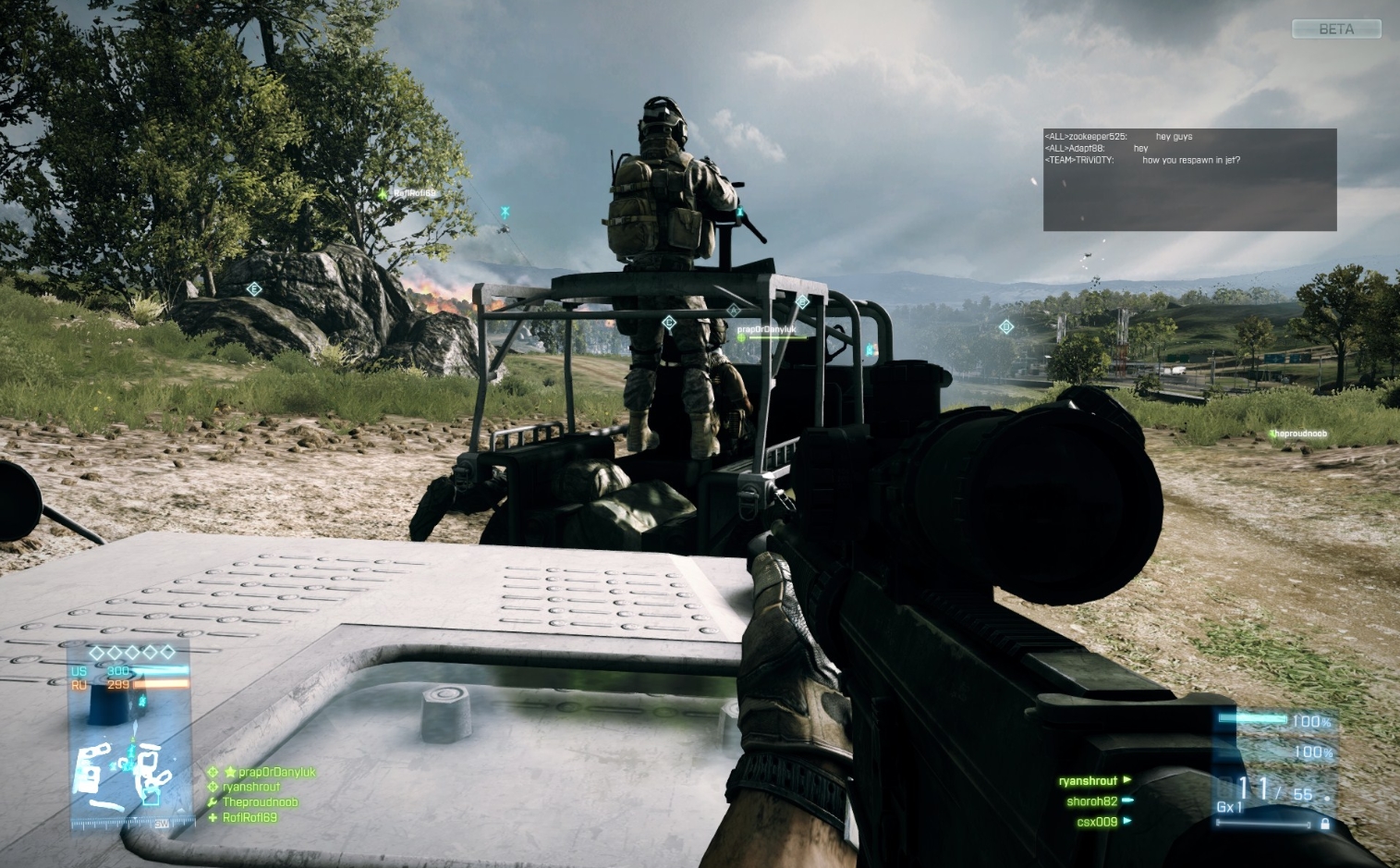Click the Gx1 zoom level indicator

1229,806
